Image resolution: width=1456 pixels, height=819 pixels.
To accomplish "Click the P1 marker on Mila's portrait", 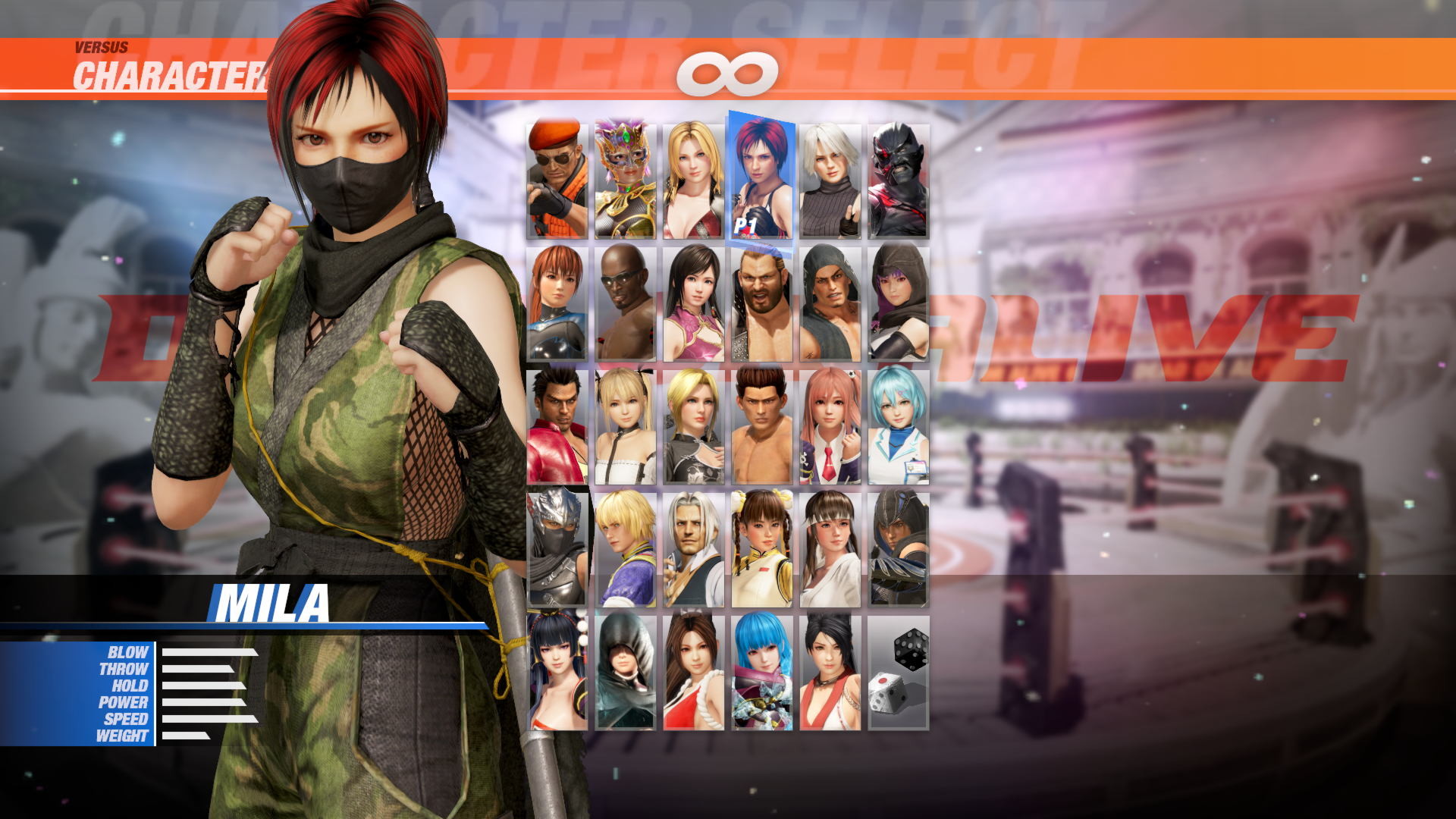I will [747, 224].
